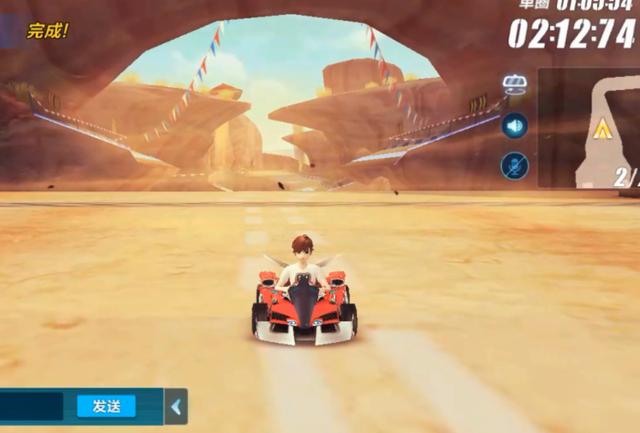The image size is (640, 433).
Task: Click the 发送 send button
Action: click(x=106, y=406)
